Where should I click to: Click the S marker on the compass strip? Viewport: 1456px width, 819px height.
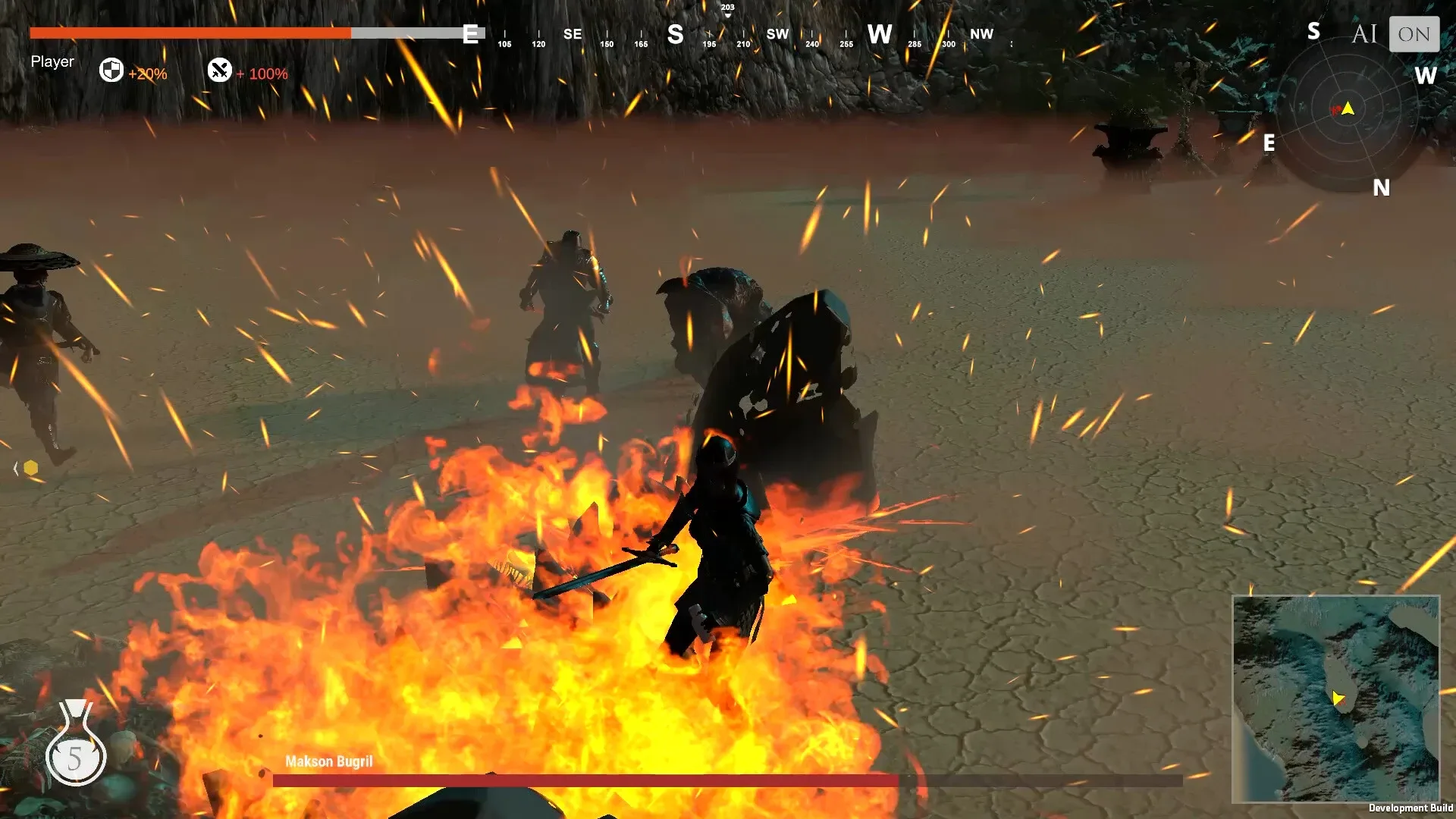674,34
